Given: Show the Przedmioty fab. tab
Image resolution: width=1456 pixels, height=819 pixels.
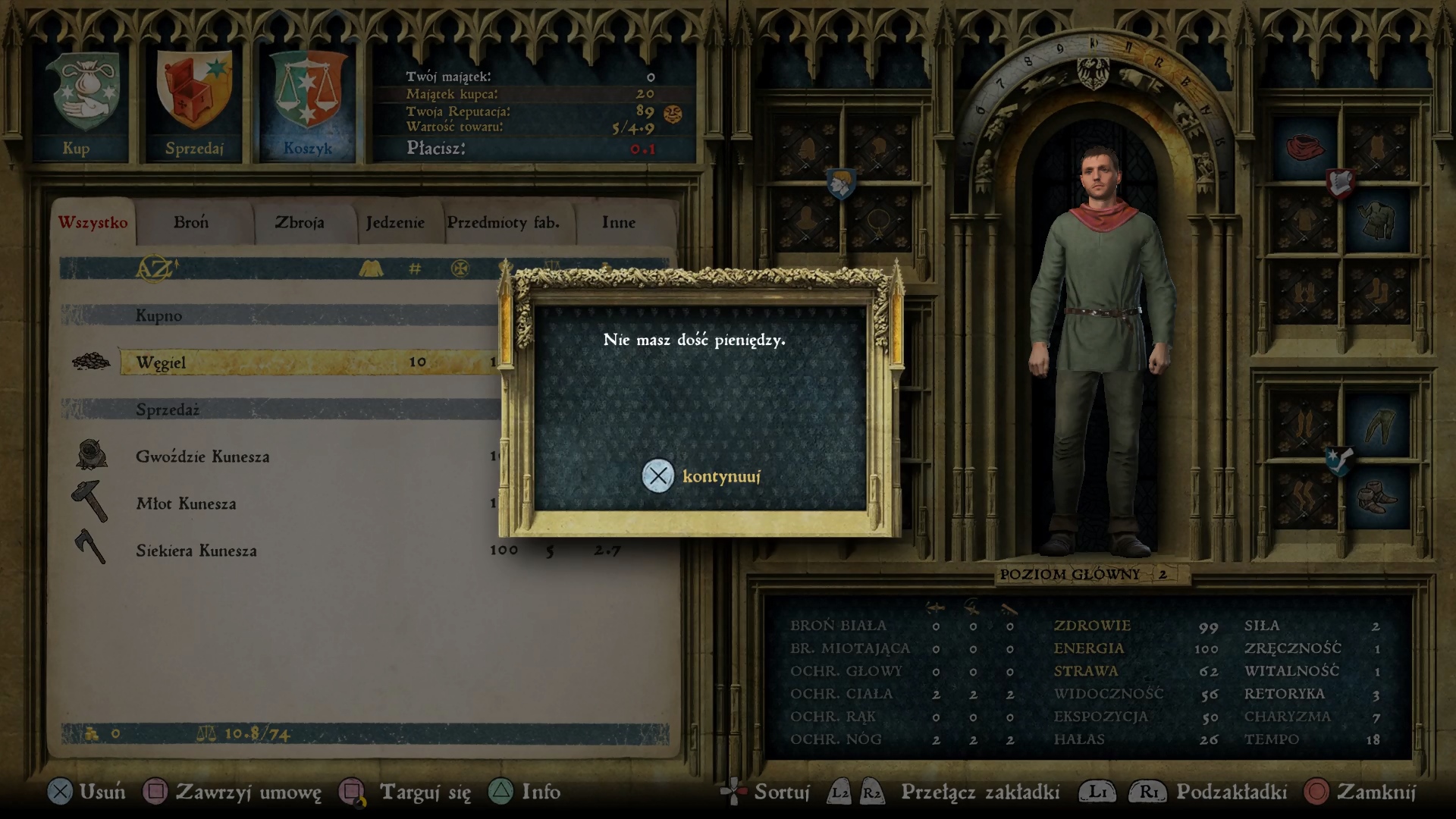Looking at the screenshot, I should point(504,223).
